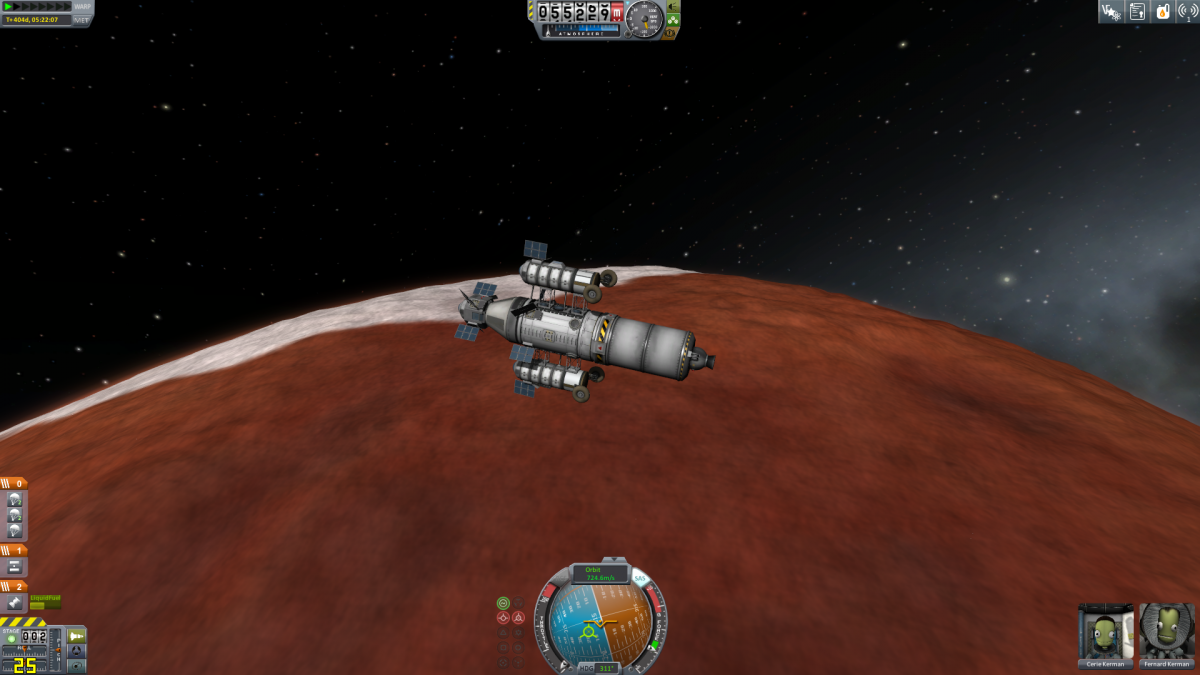
Task: Open the currency and science status toolbar button
Action: coord(1110,12)
